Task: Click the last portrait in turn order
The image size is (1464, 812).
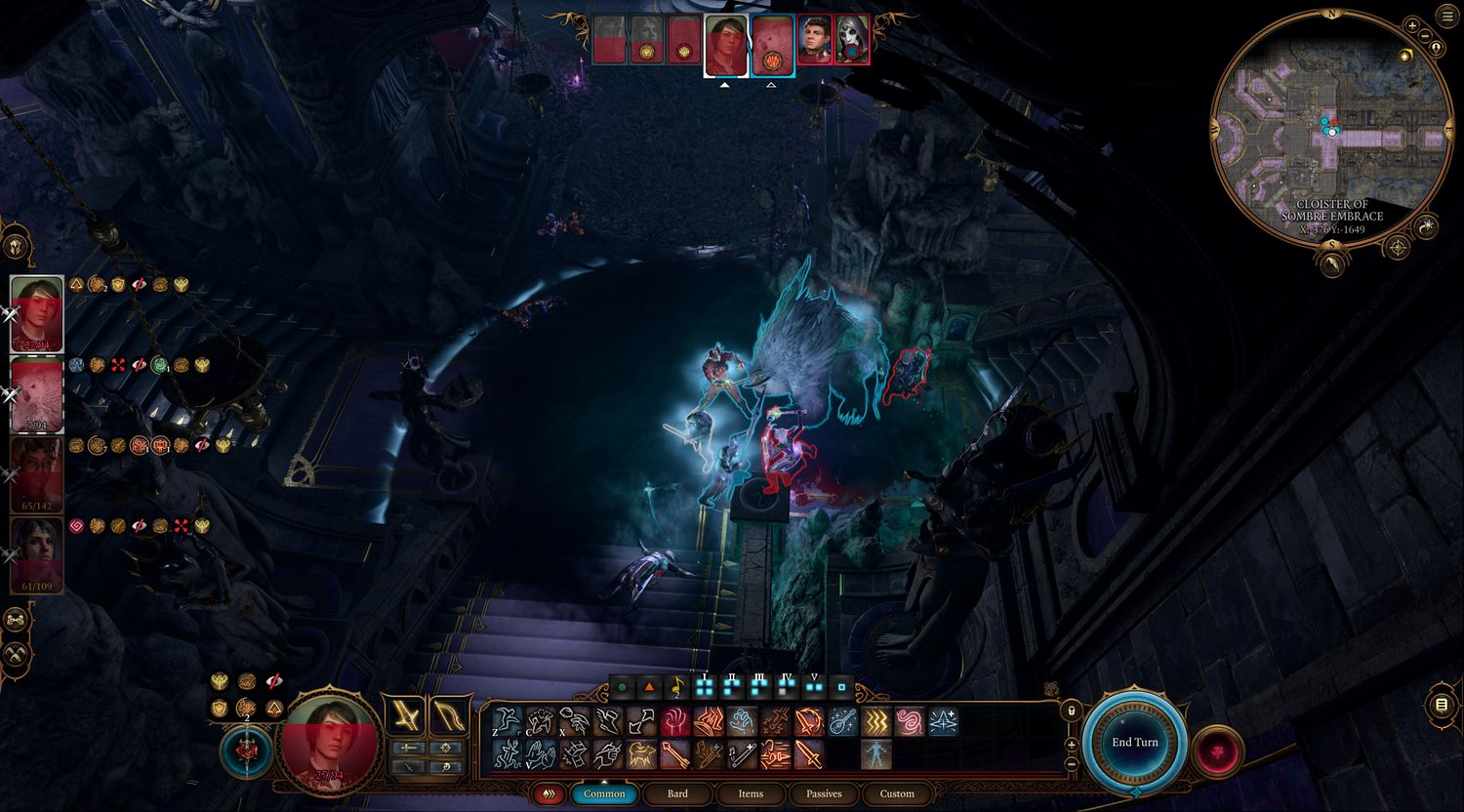Action: [852, 41]
